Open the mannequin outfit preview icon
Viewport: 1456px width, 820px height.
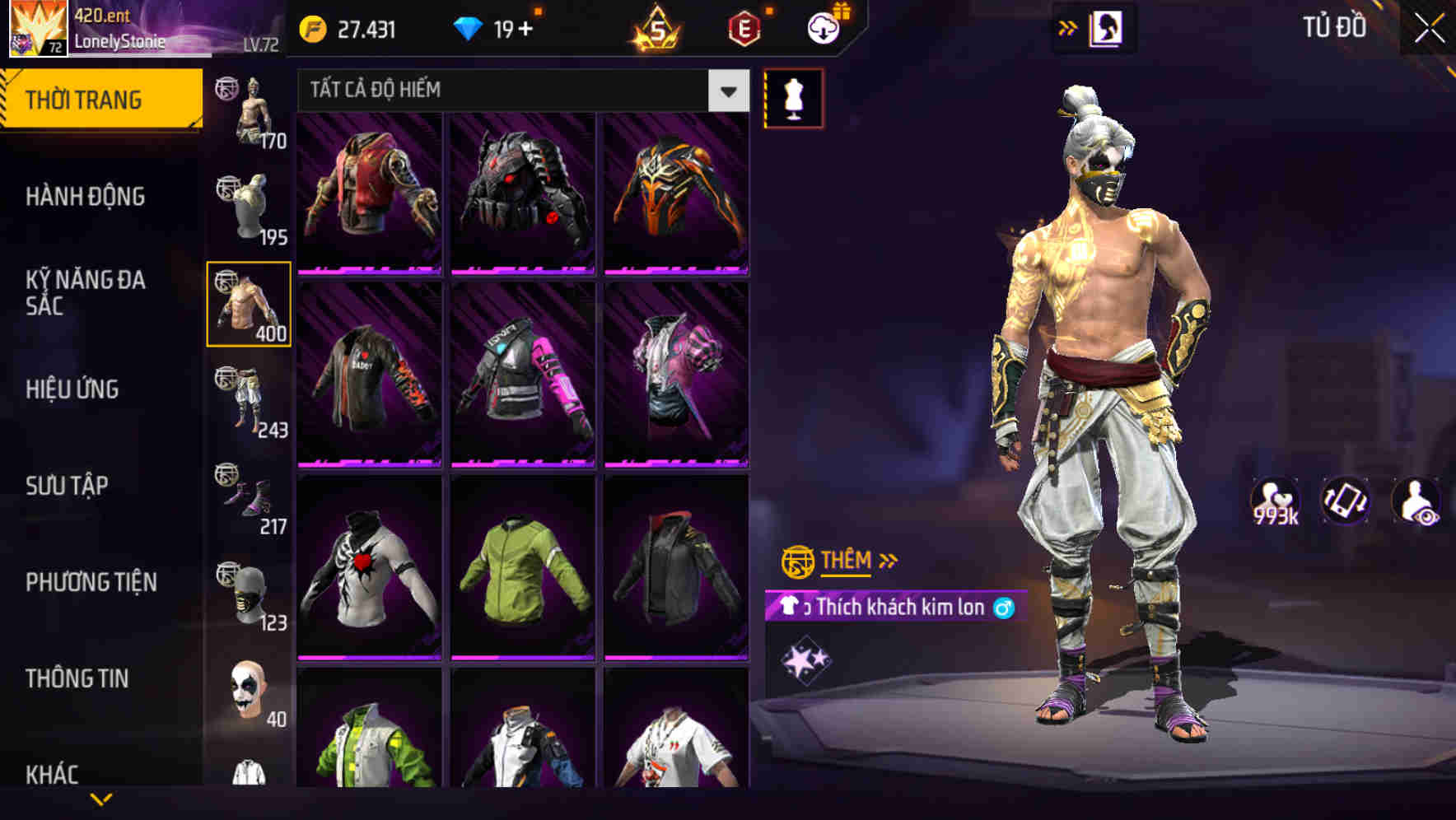coord(793,97)
